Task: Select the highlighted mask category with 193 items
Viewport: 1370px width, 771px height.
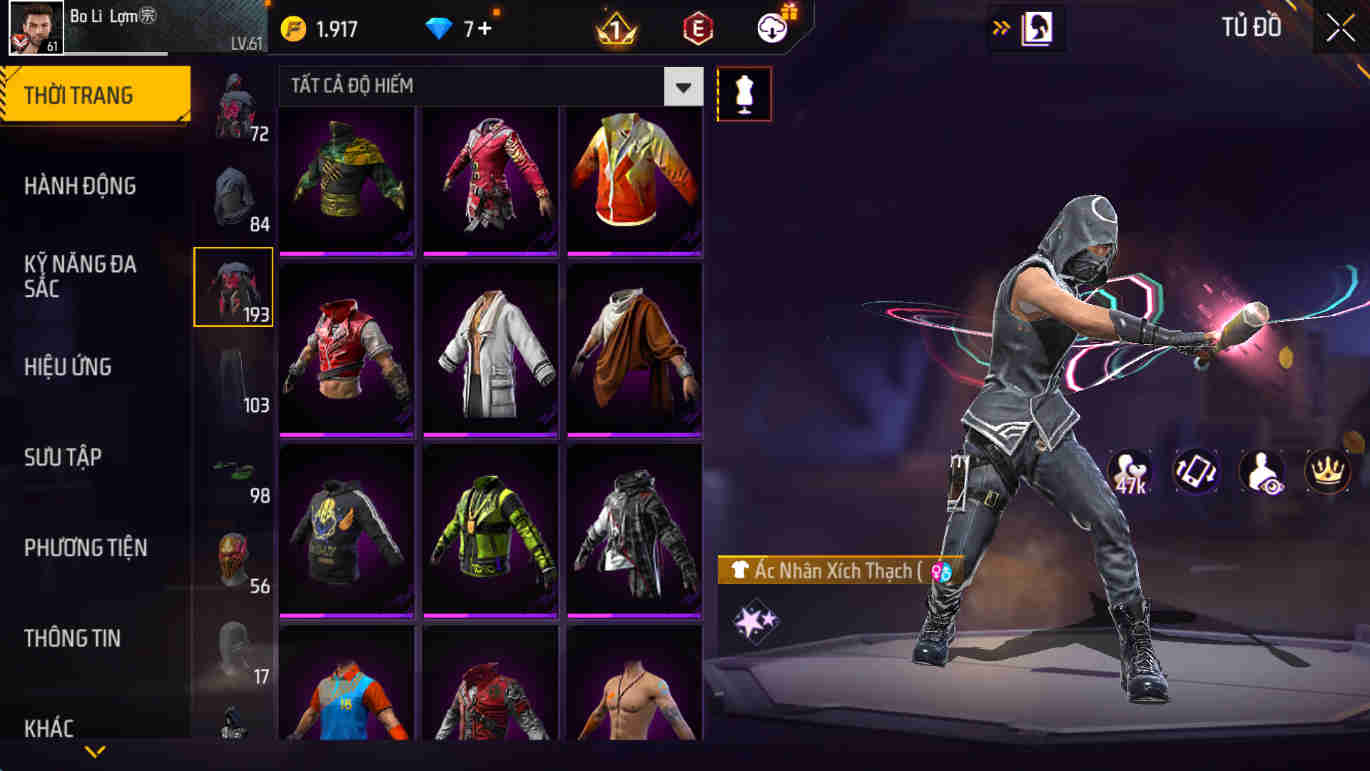Action: (x=232, y=287)
